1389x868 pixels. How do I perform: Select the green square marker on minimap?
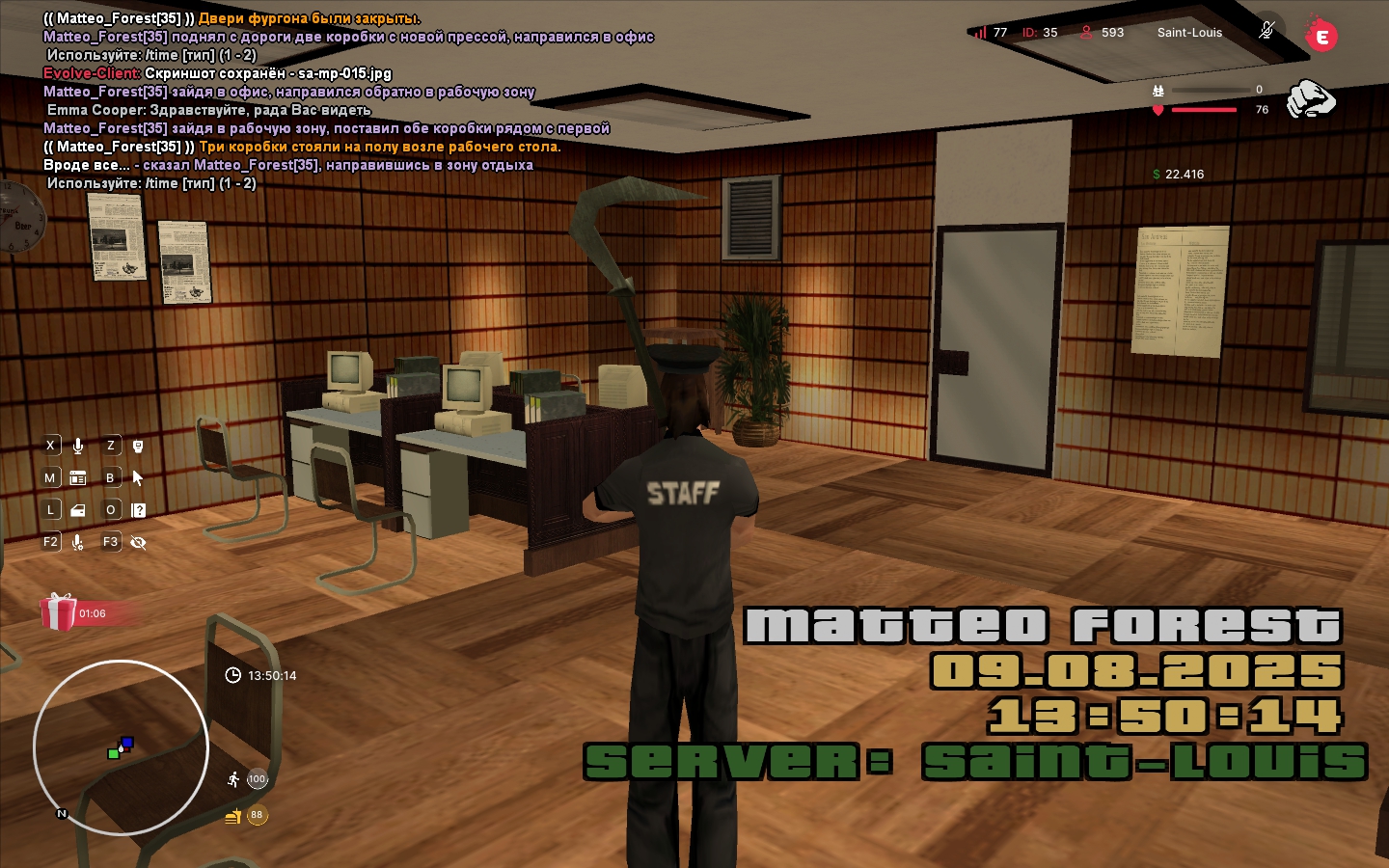coord(114,753)
